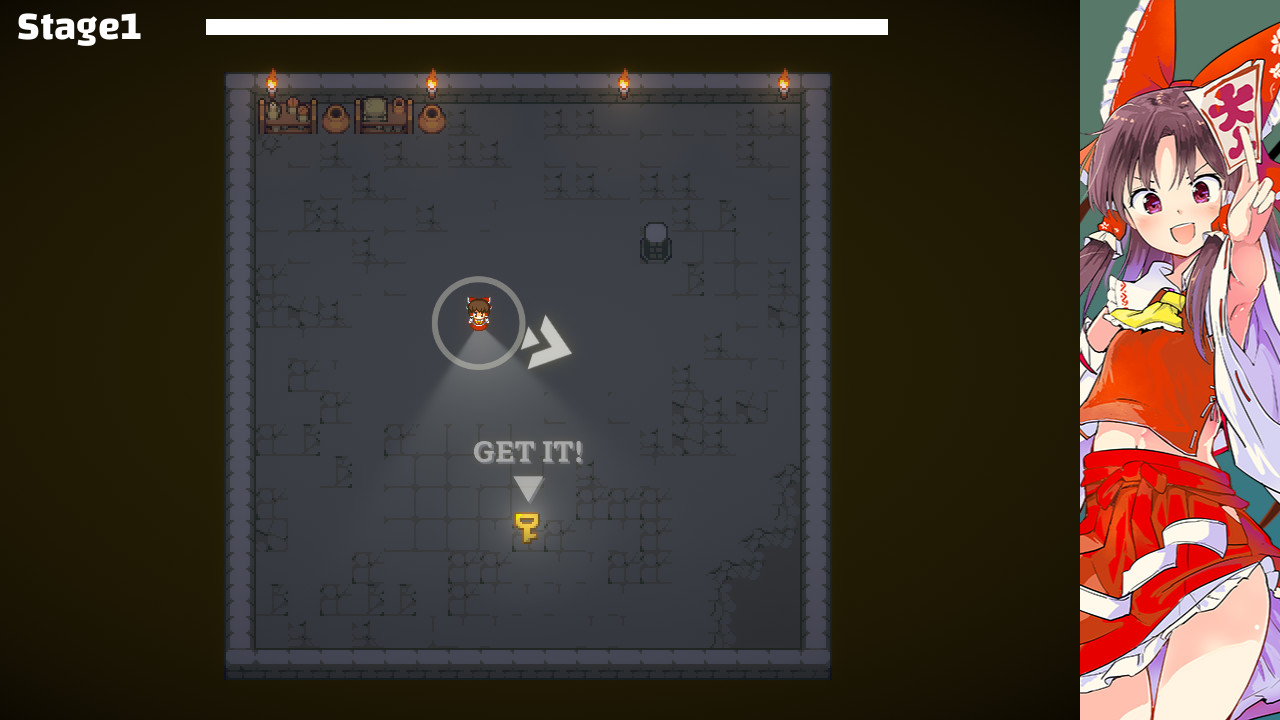Click the Reimu character artwork panel
This screenshot has height=720, width=1280.
pyautogui.click(x=1180, y=360)
